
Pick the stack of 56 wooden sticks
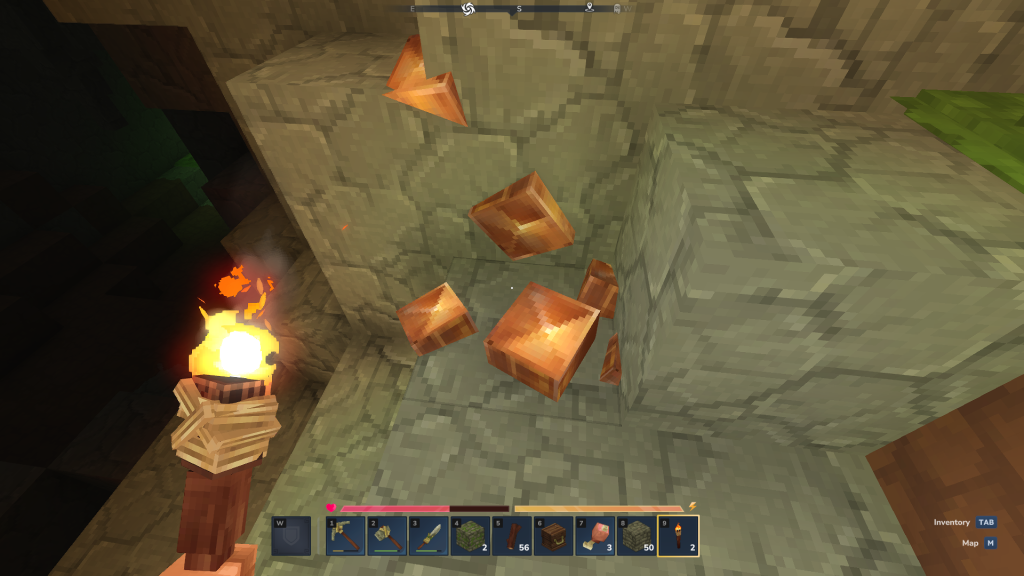coord(511,535)
